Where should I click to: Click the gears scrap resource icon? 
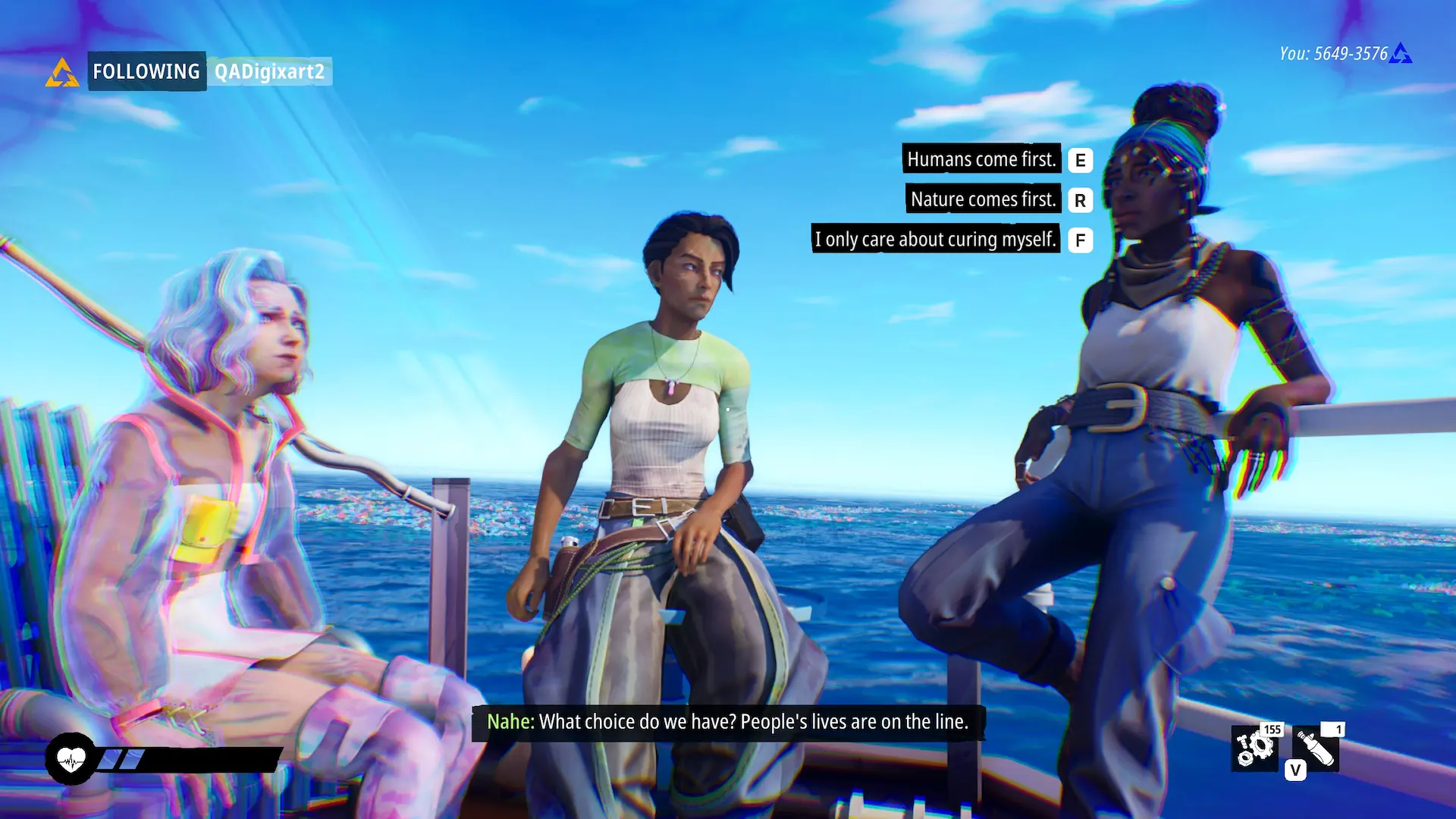[1255, 748]
